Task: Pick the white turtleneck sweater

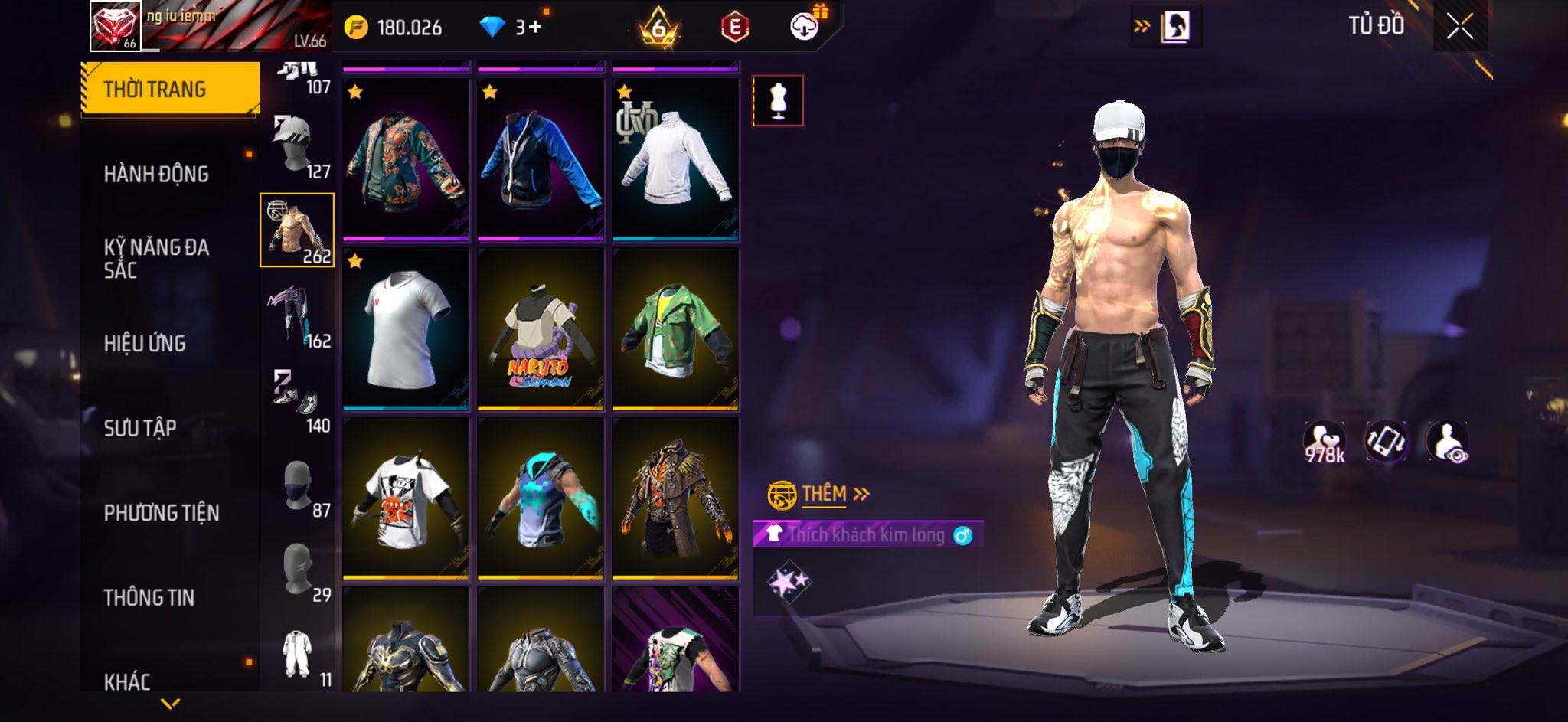Action: pyautogui.click(x=675, y=160)
